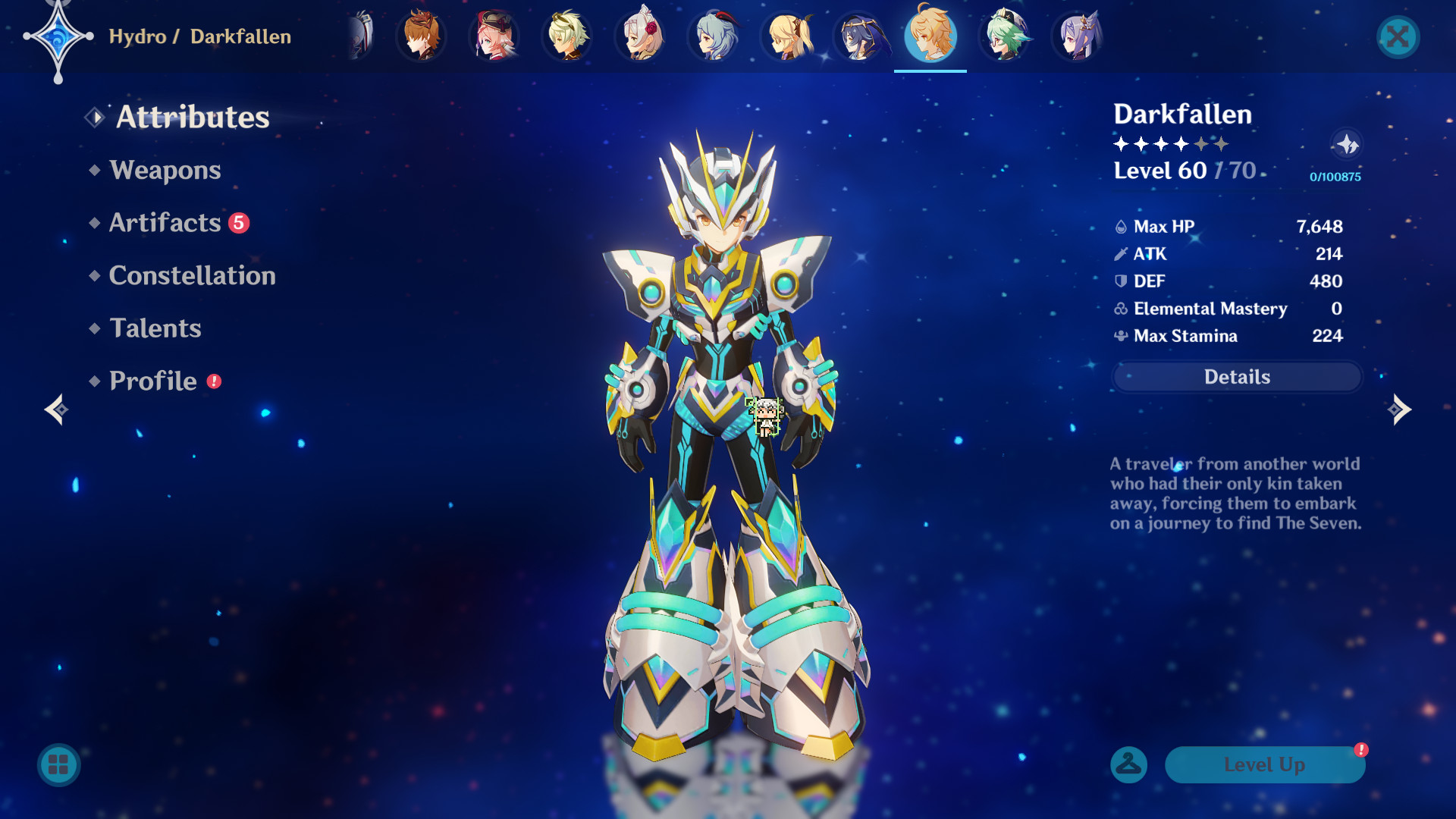Select Sucrose's character portrait
Viewport: 1456px width, 819px height.
coord(1004,36)
